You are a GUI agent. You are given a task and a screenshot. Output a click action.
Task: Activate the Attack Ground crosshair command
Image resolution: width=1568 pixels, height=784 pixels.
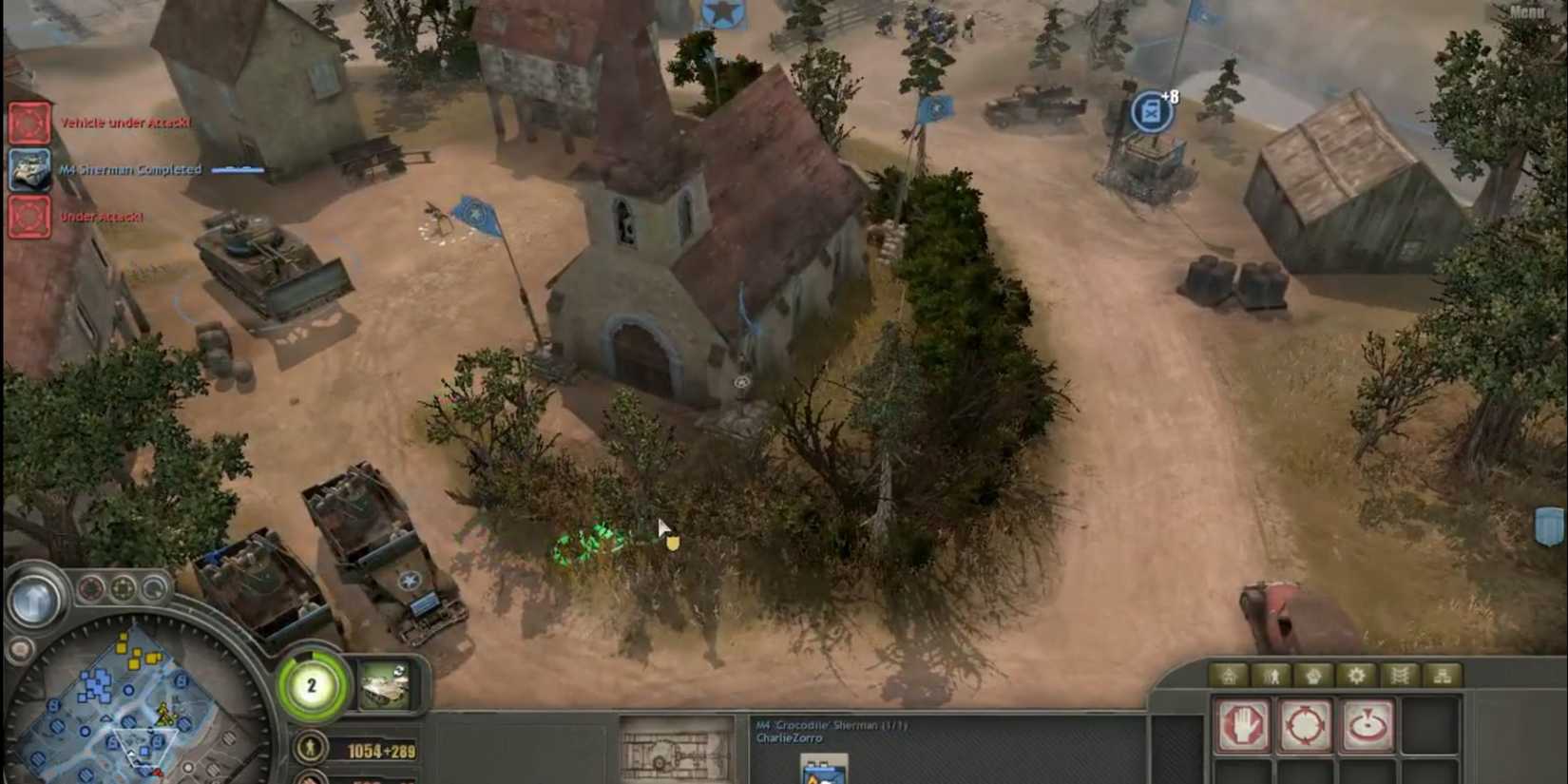click(1305, 725)
